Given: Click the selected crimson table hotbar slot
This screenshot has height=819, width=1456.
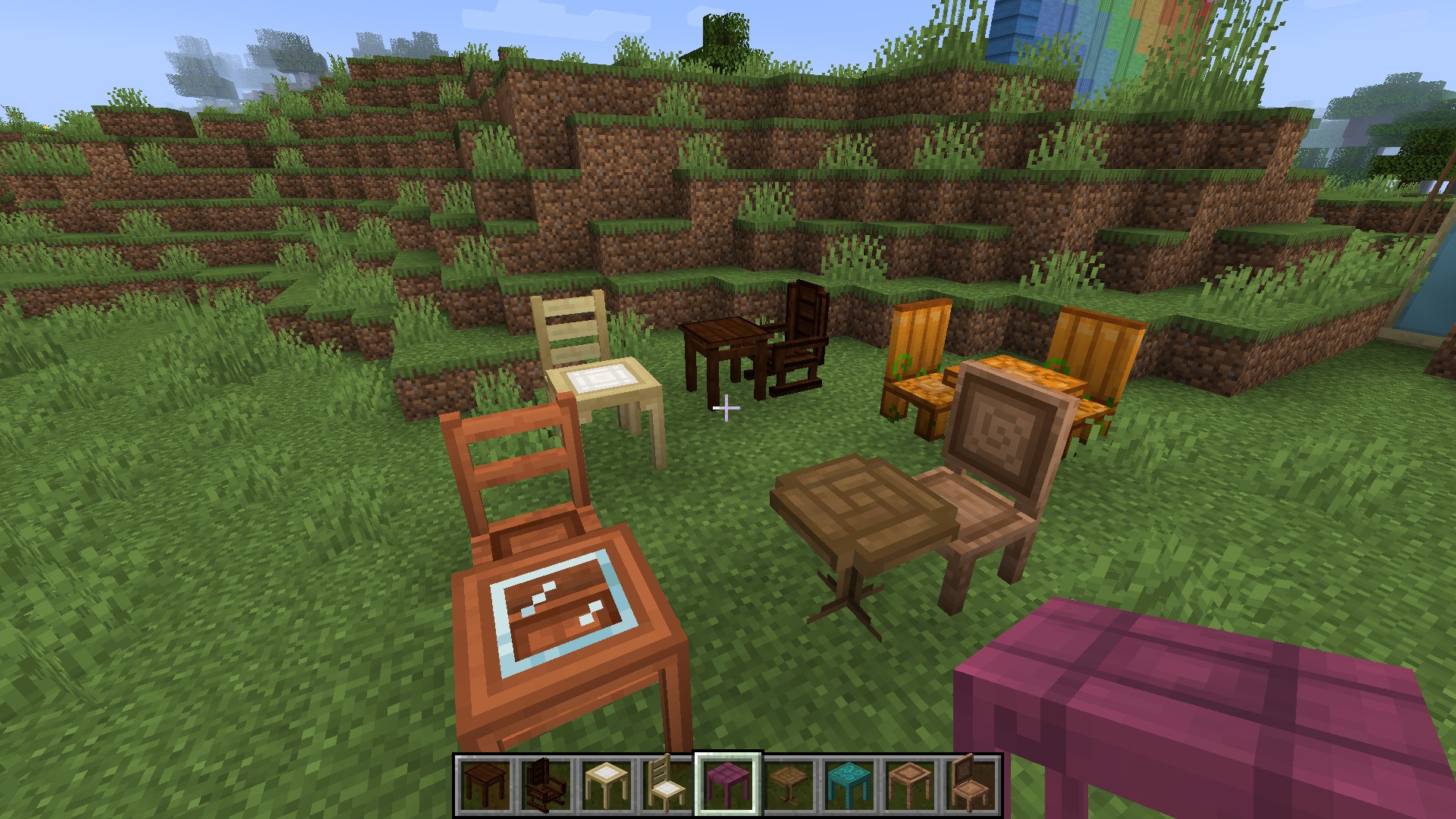Looking at the screenshot, I should click(728, 784).
